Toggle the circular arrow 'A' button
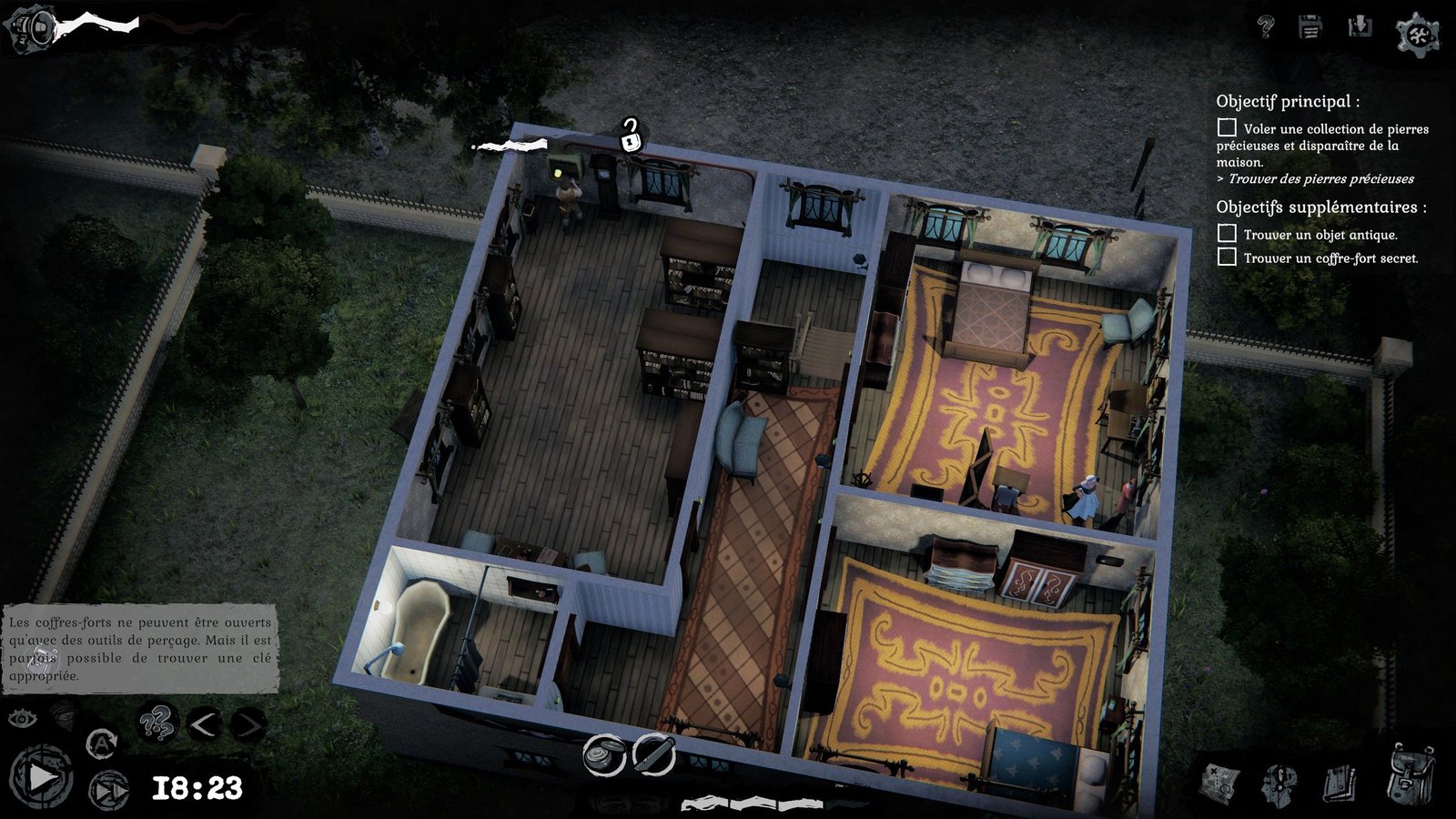The image size is (1456, 819). (x=101, y=743)
